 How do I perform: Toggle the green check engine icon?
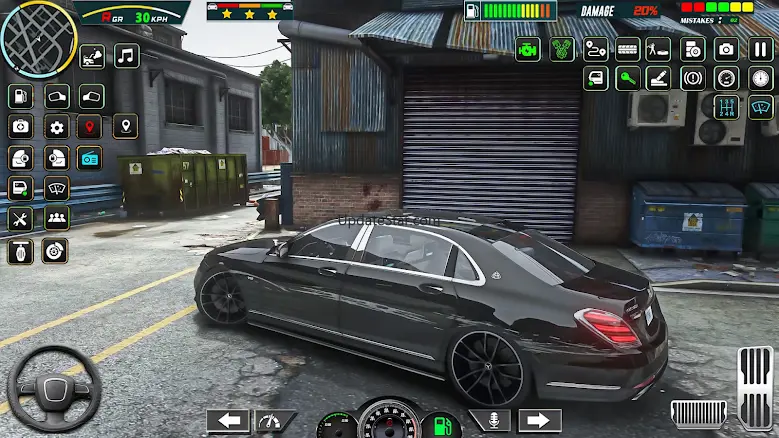(528, 49)
